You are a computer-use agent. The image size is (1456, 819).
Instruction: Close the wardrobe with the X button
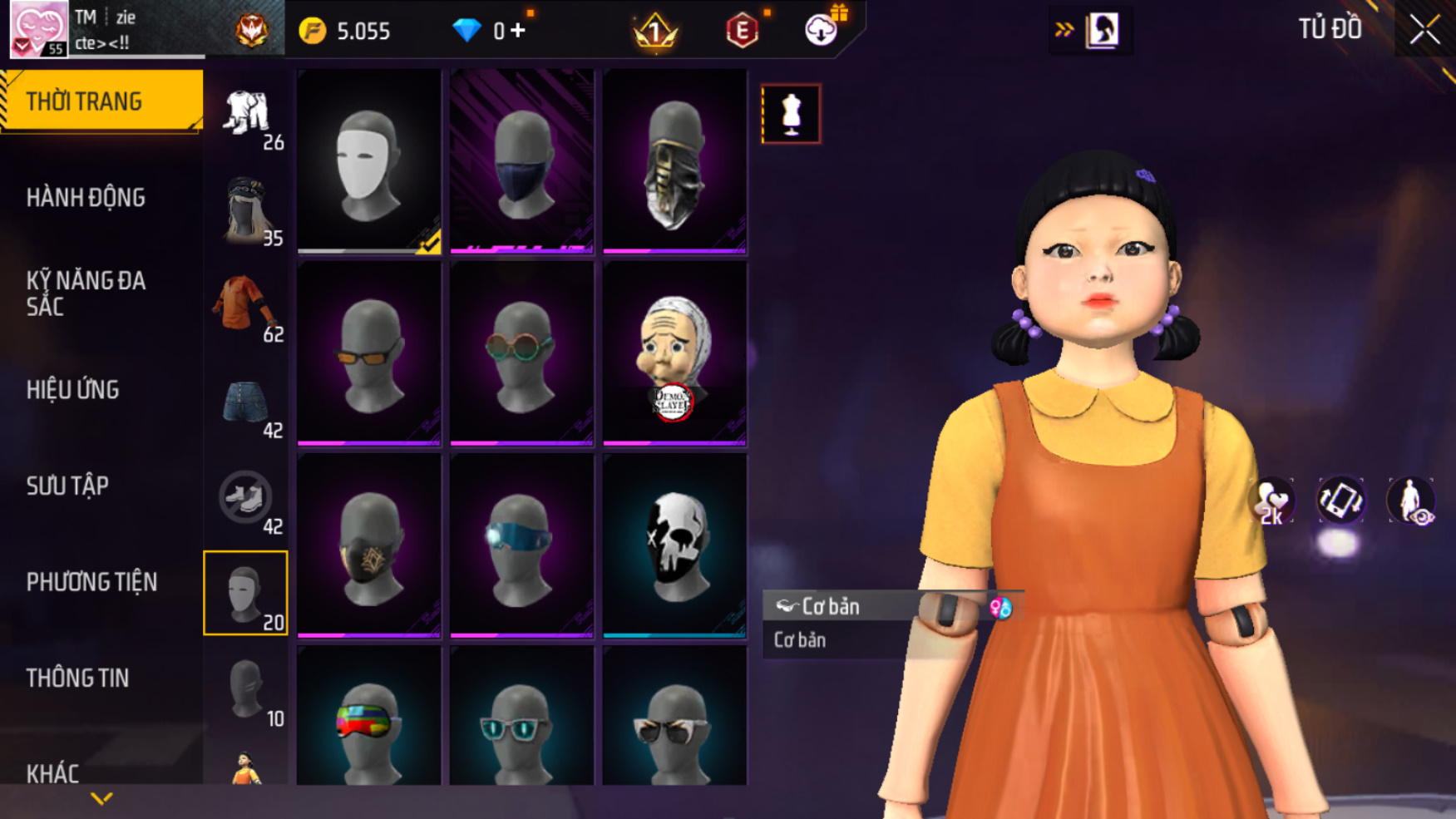(x=1424, y=30)
